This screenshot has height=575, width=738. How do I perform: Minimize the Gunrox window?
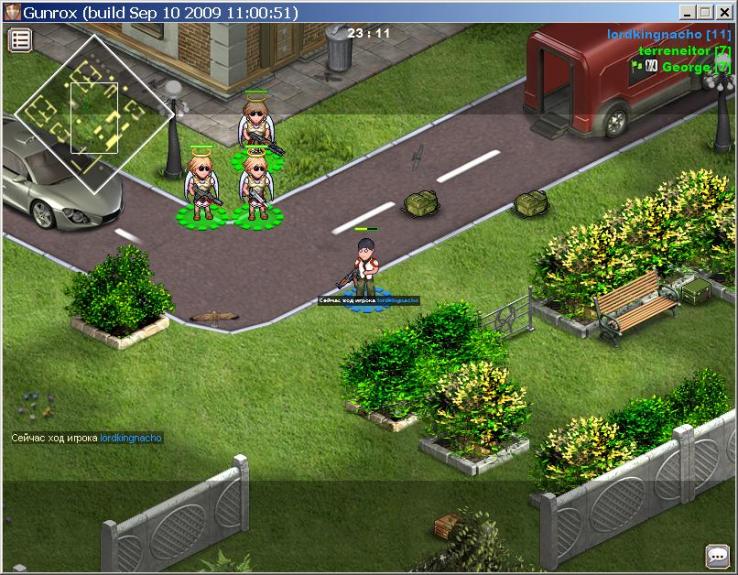pyautogui.click(x=689, y=13)
